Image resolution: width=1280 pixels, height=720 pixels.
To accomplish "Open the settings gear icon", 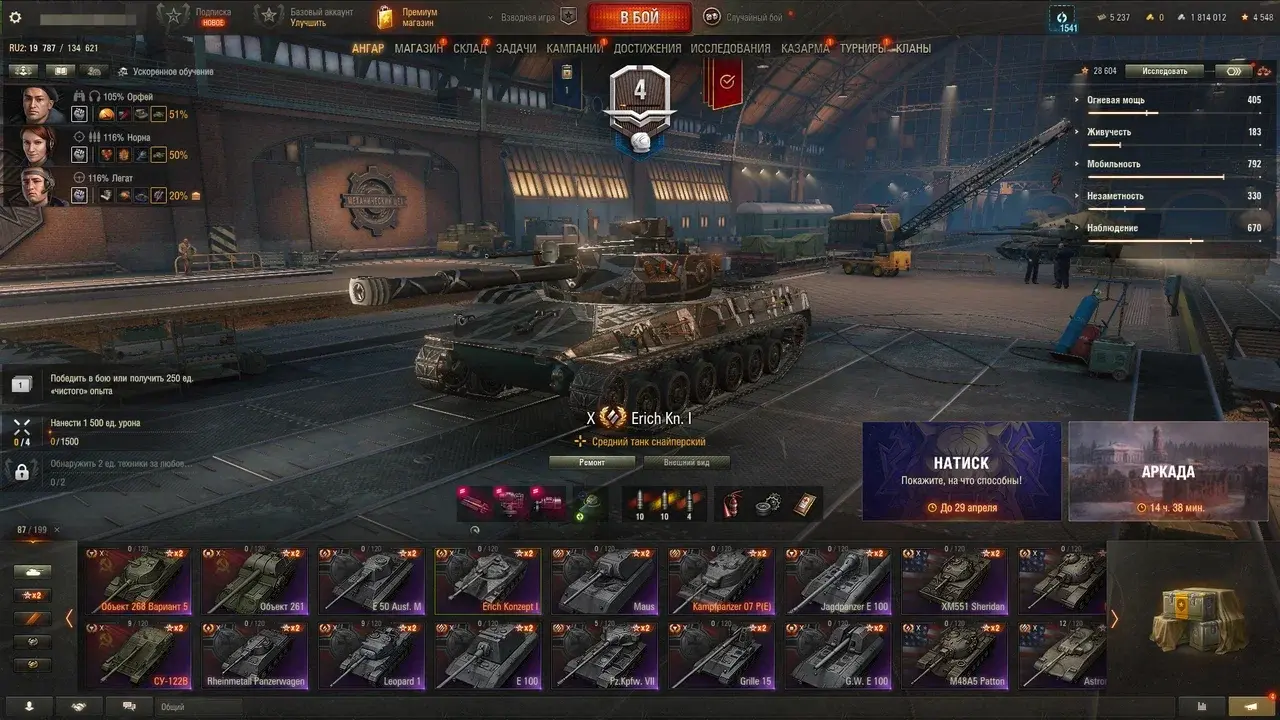I will (x=15, y=17).
